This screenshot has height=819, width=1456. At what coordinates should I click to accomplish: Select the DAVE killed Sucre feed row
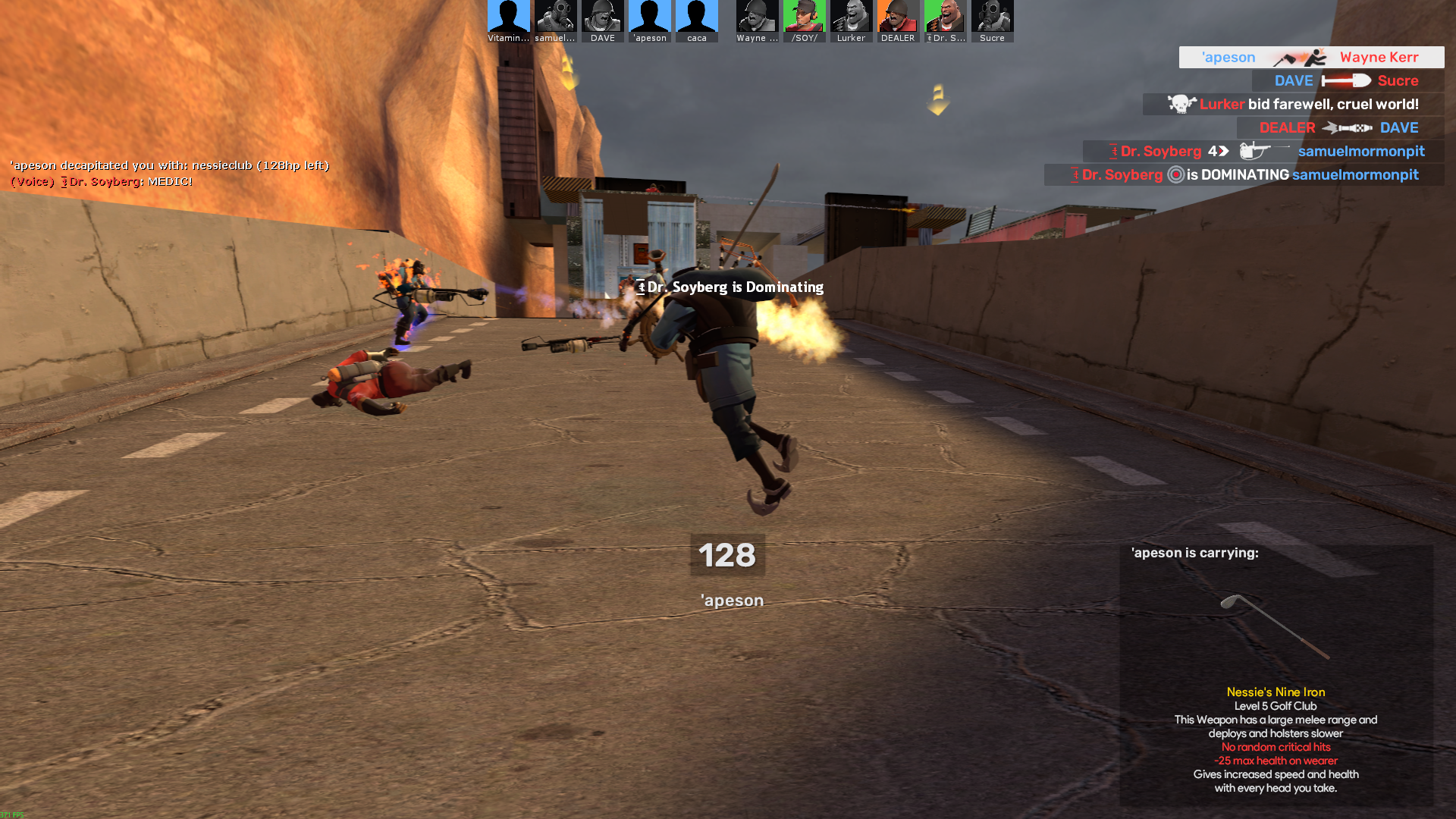point(1346,81)
